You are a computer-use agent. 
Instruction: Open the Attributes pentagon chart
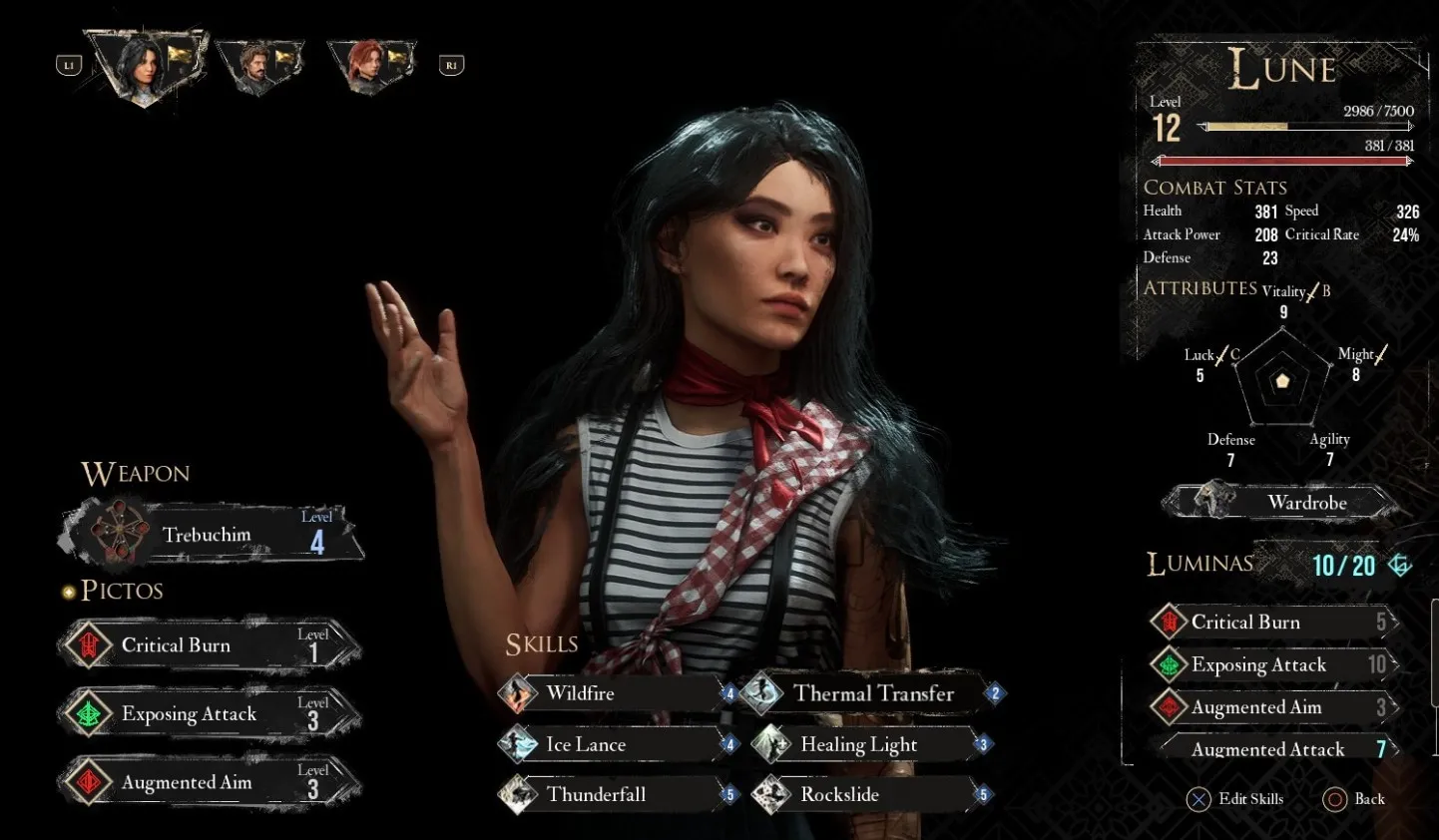pyautogui.click(x=1282, y=380)
